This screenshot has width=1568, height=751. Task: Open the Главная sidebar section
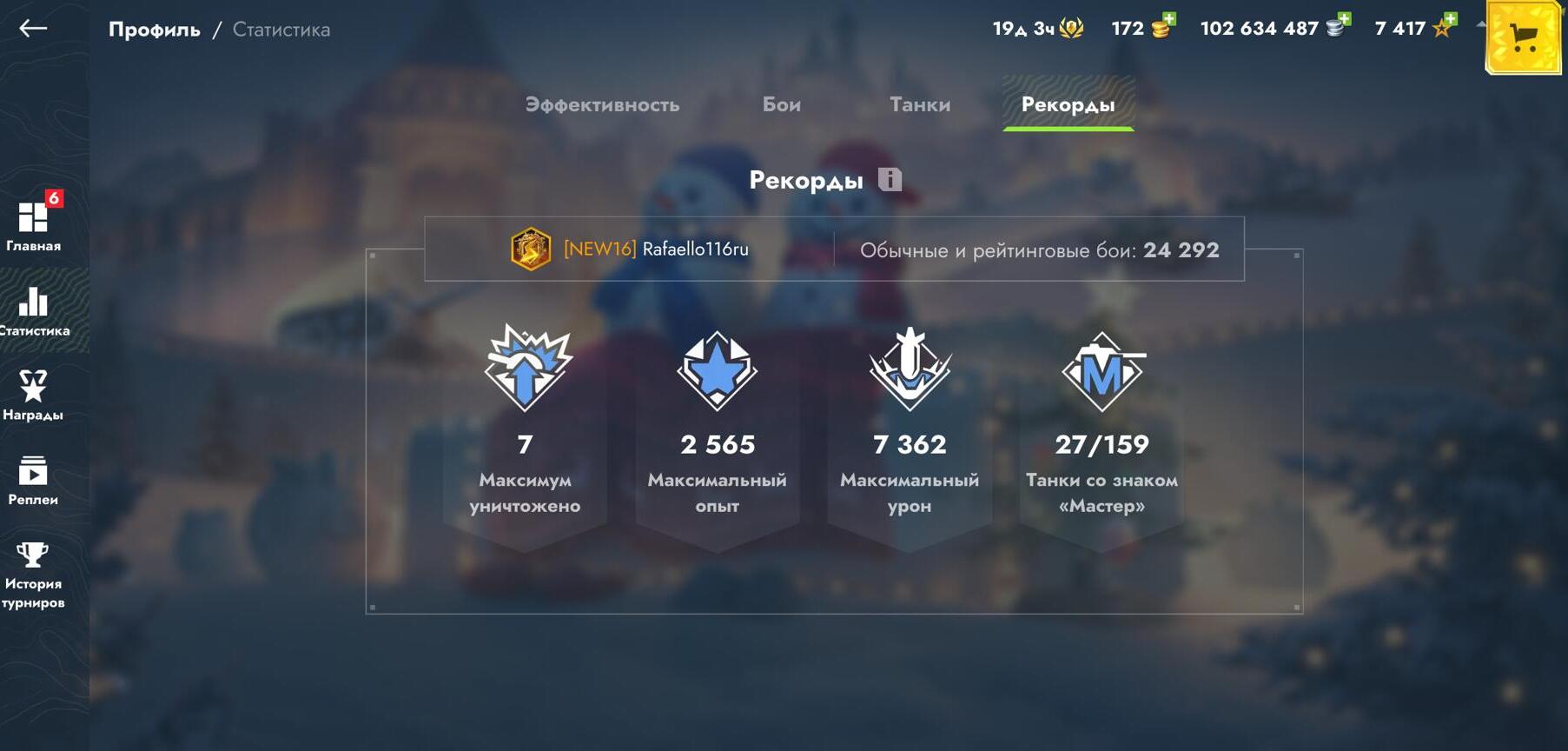pyautogui.click(x=34, y=223)
